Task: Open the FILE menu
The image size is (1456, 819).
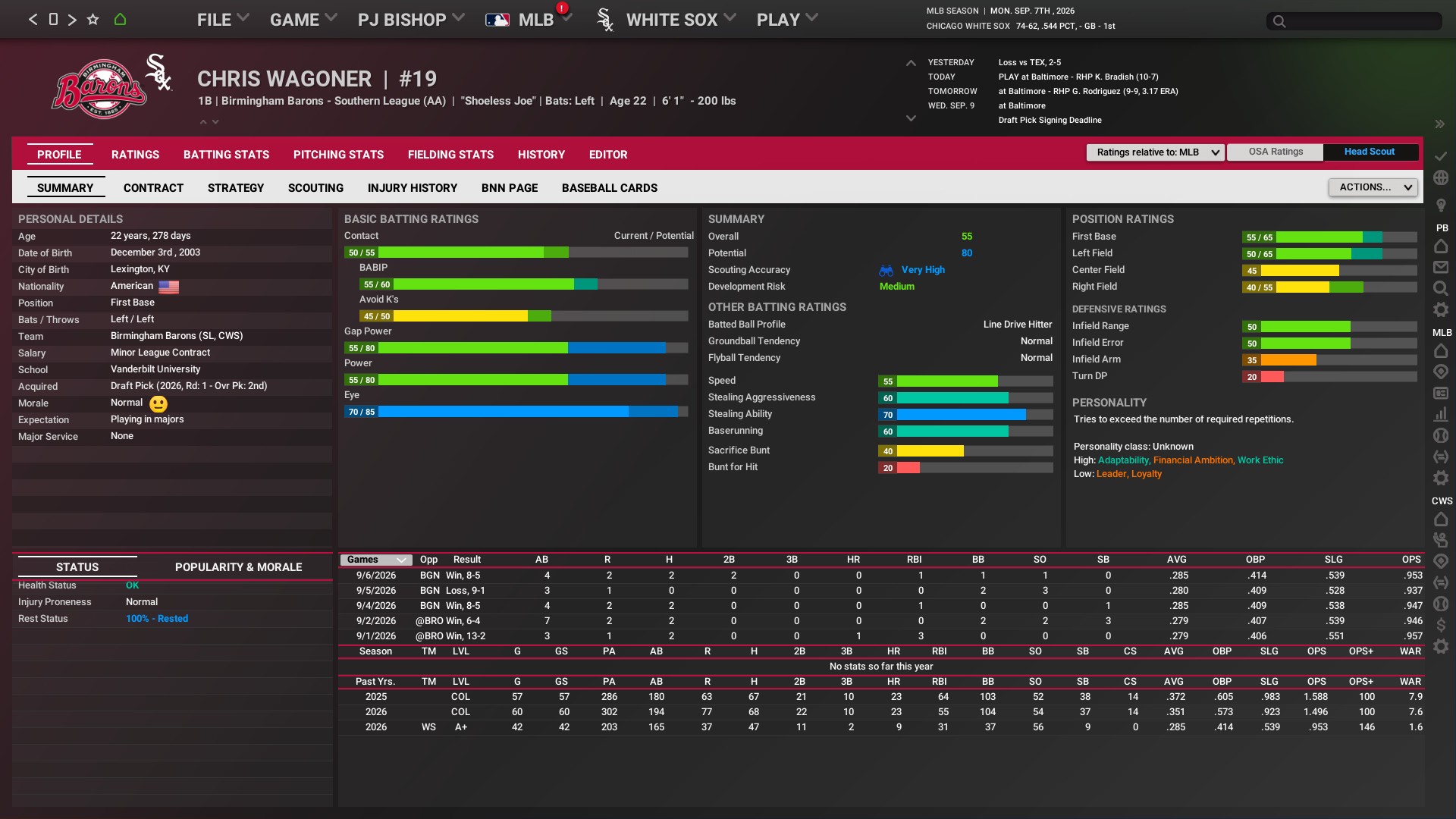Action: click(x=221, y=20)
